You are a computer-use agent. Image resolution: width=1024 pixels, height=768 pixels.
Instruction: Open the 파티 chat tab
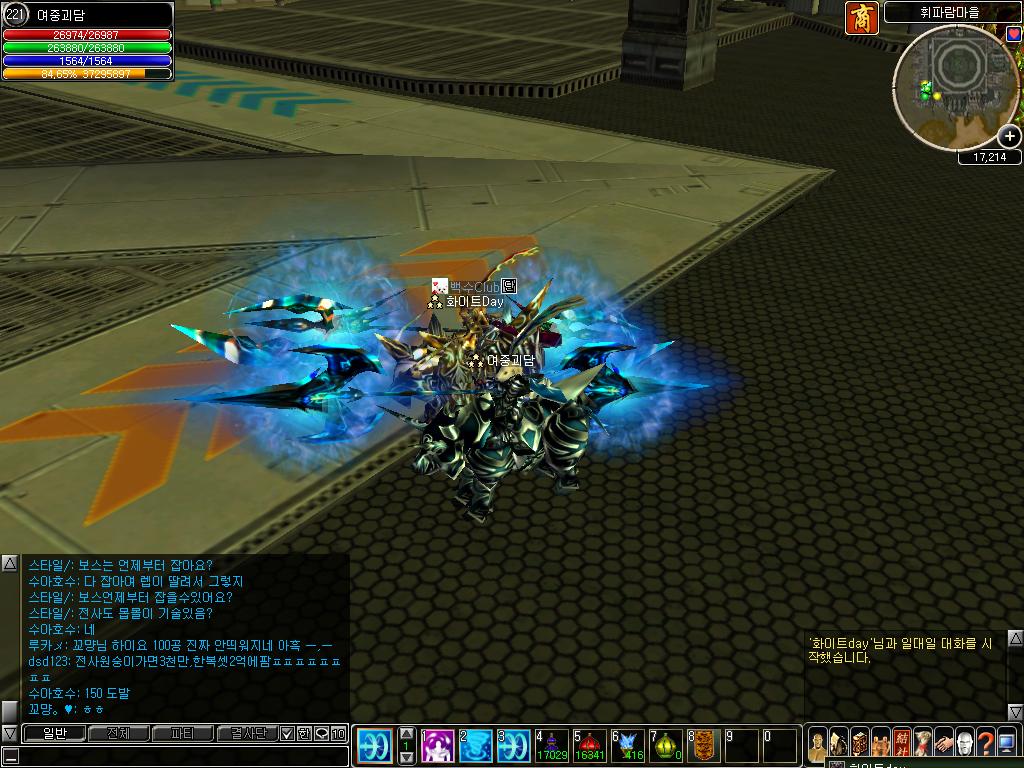(x=182, y=733)
